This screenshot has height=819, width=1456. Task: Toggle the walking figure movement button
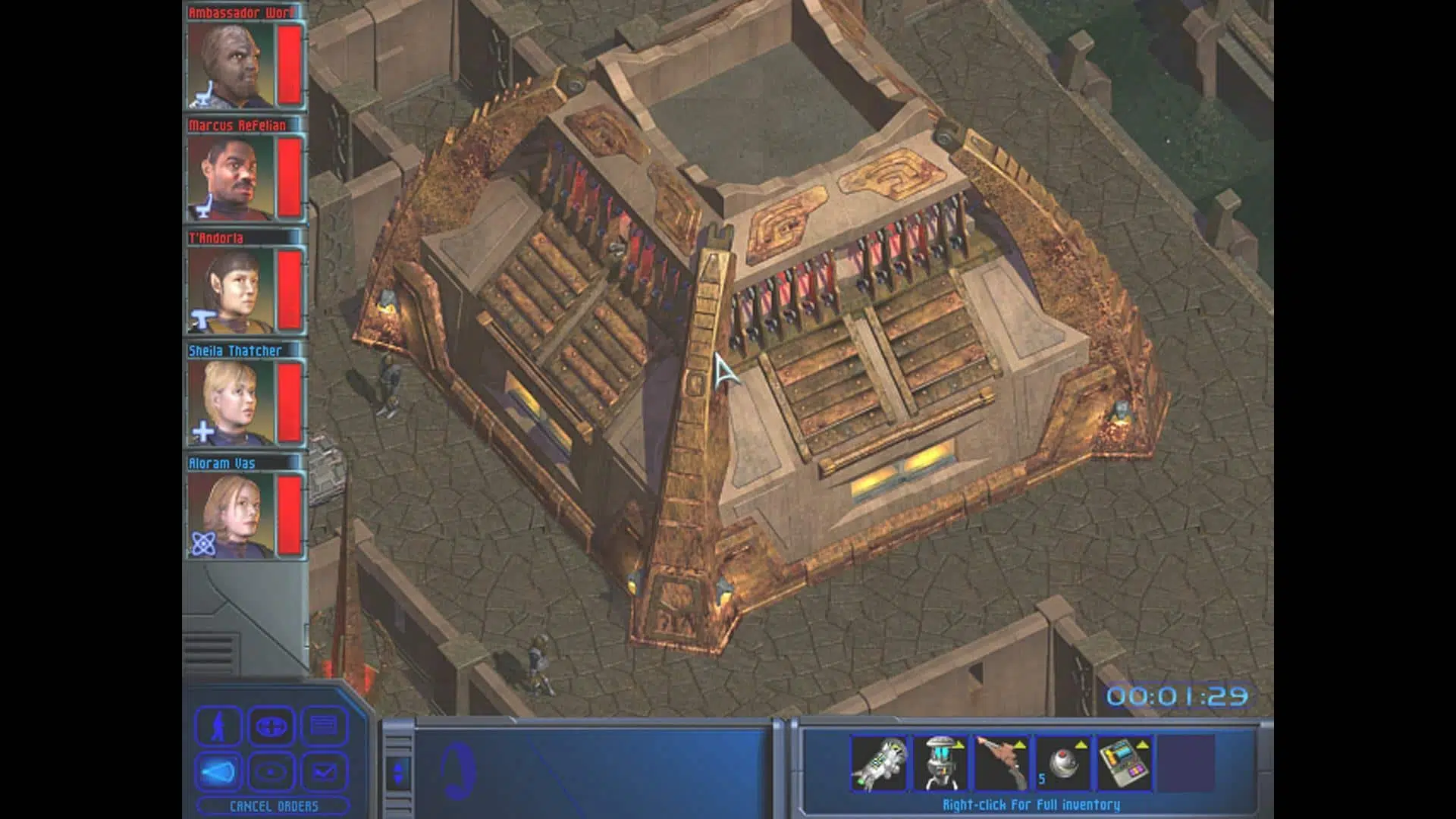[x=219, y=726]
